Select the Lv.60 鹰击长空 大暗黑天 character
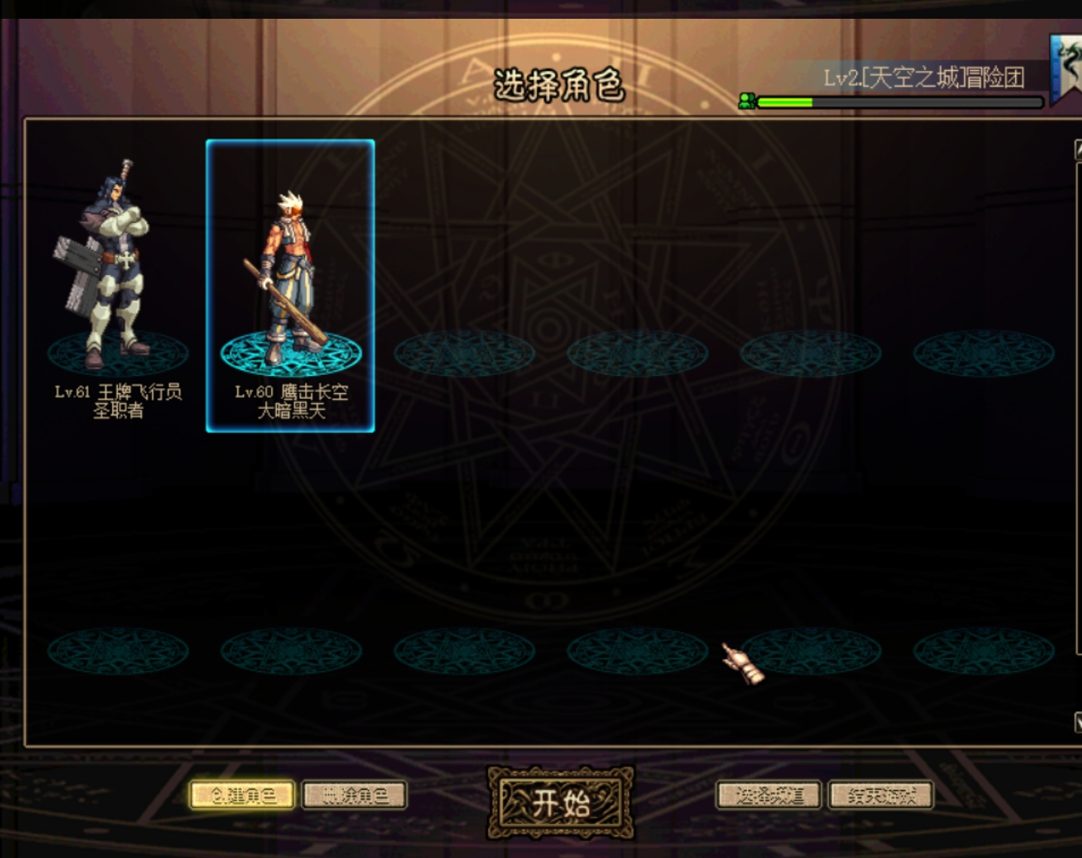This screenshot has width=1082, height=858. click(x=290, y=285)
